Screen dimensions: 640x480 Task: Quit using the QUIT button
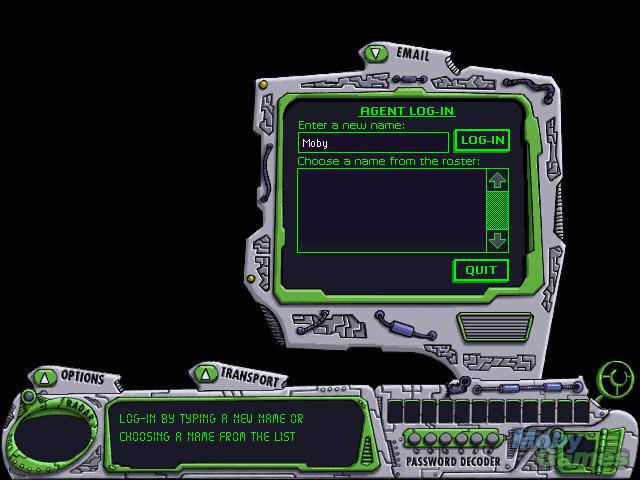tap(481, 270)
